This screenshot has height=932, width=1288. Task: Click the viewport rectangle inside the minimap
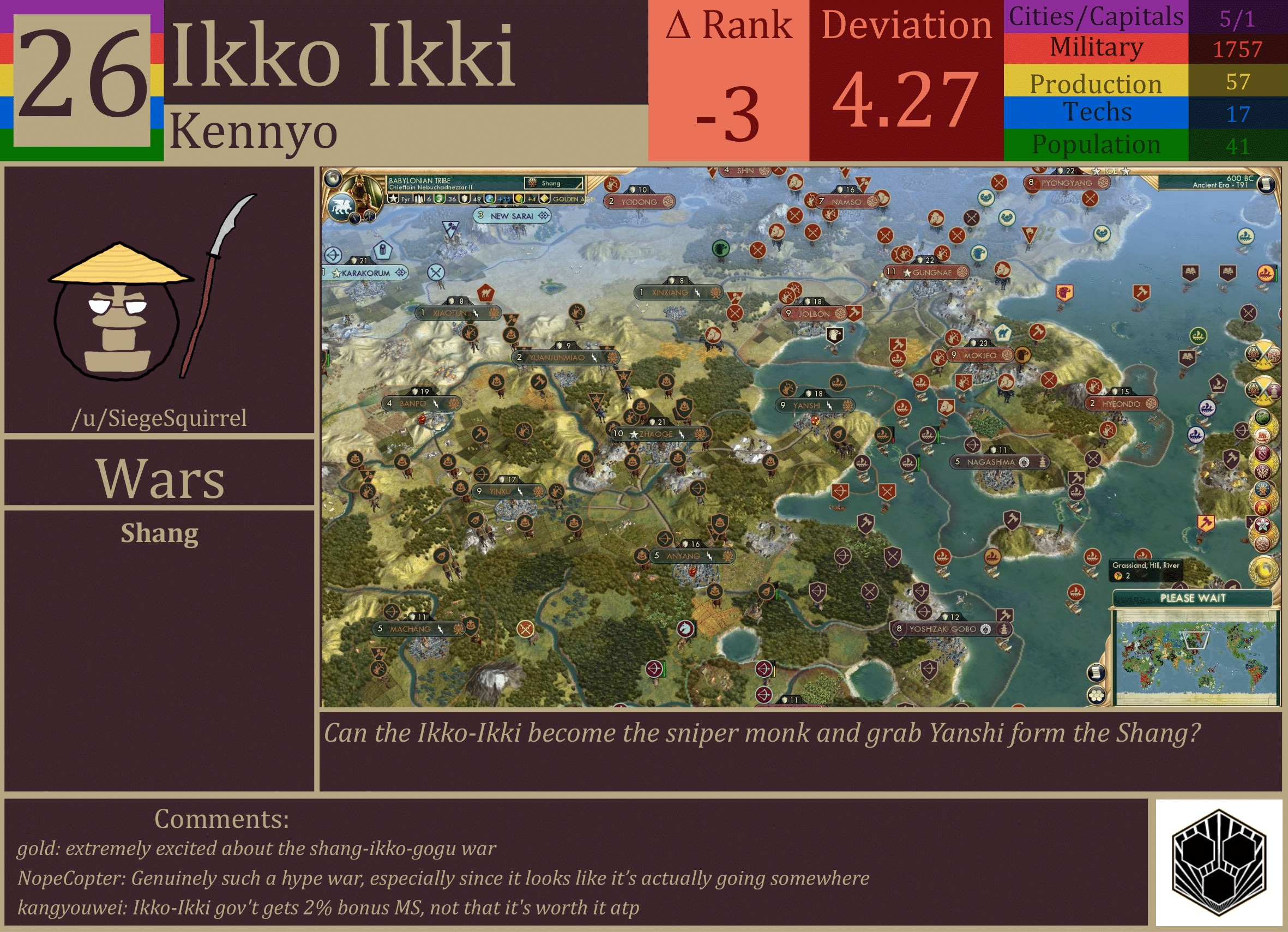pos(1195,640)
